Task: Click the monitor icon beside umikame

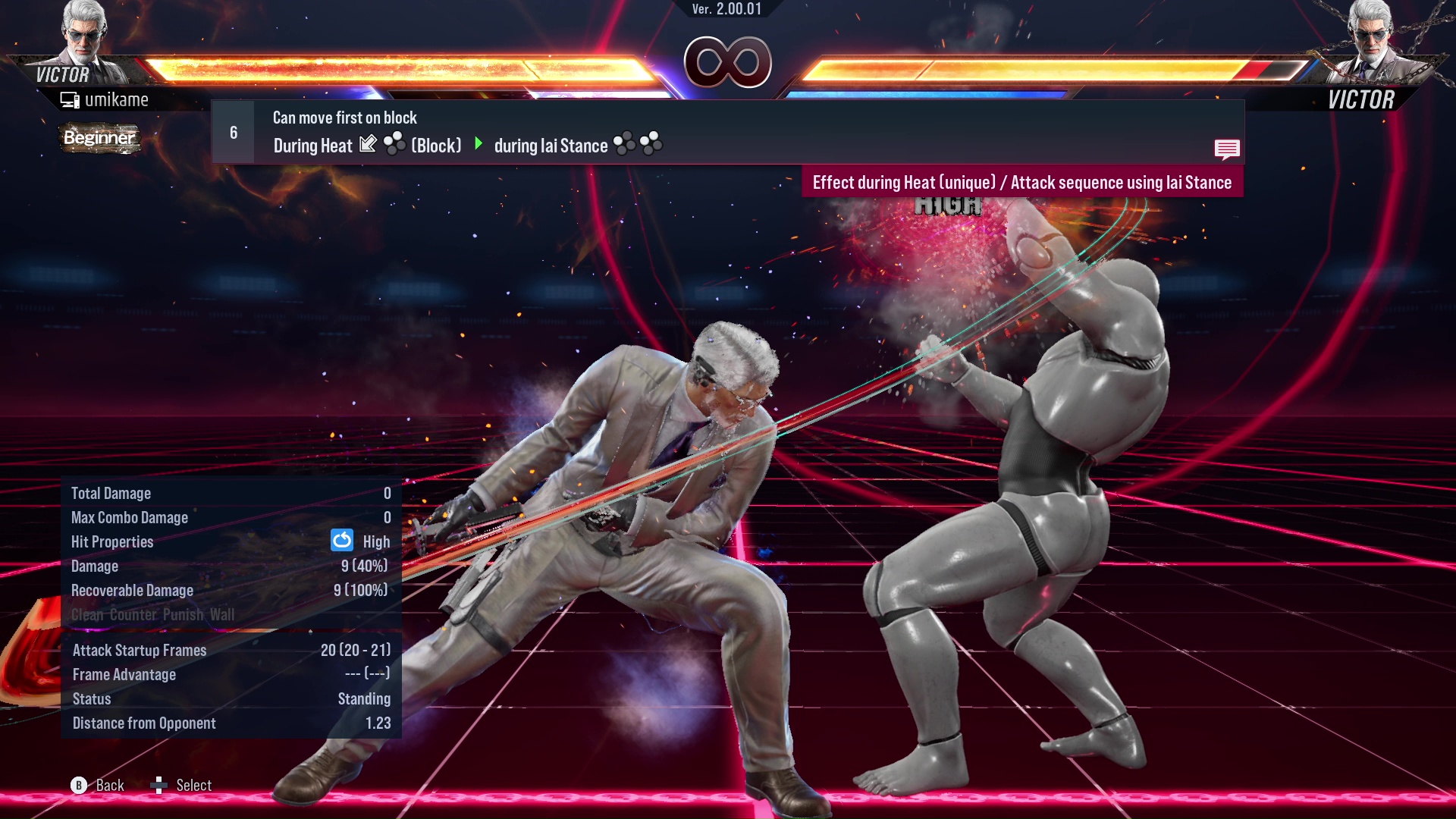Action: point(71,99)
